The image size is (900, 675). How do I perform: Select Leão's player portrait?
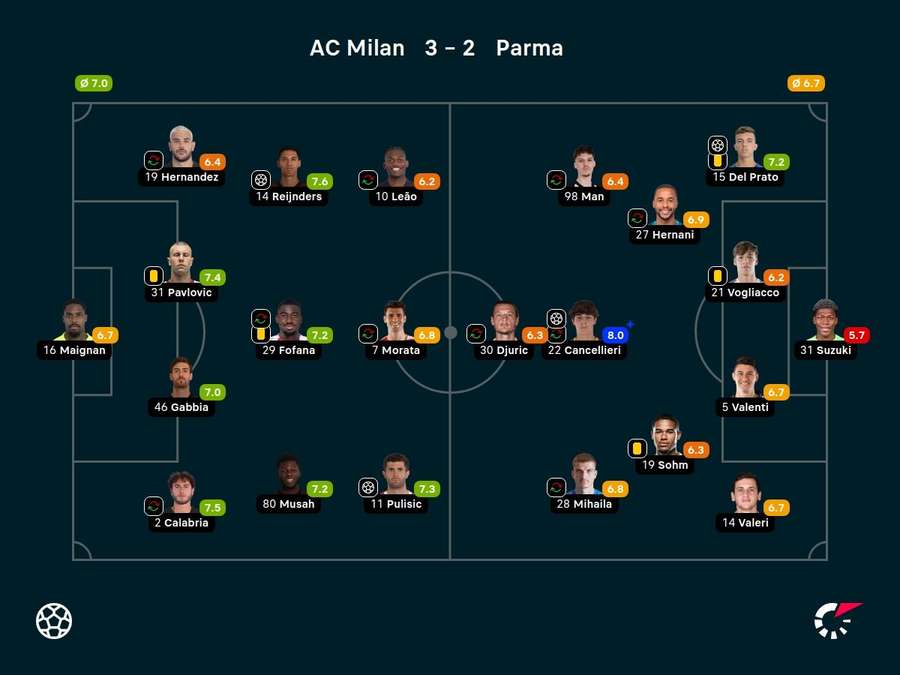click(397, 167)
